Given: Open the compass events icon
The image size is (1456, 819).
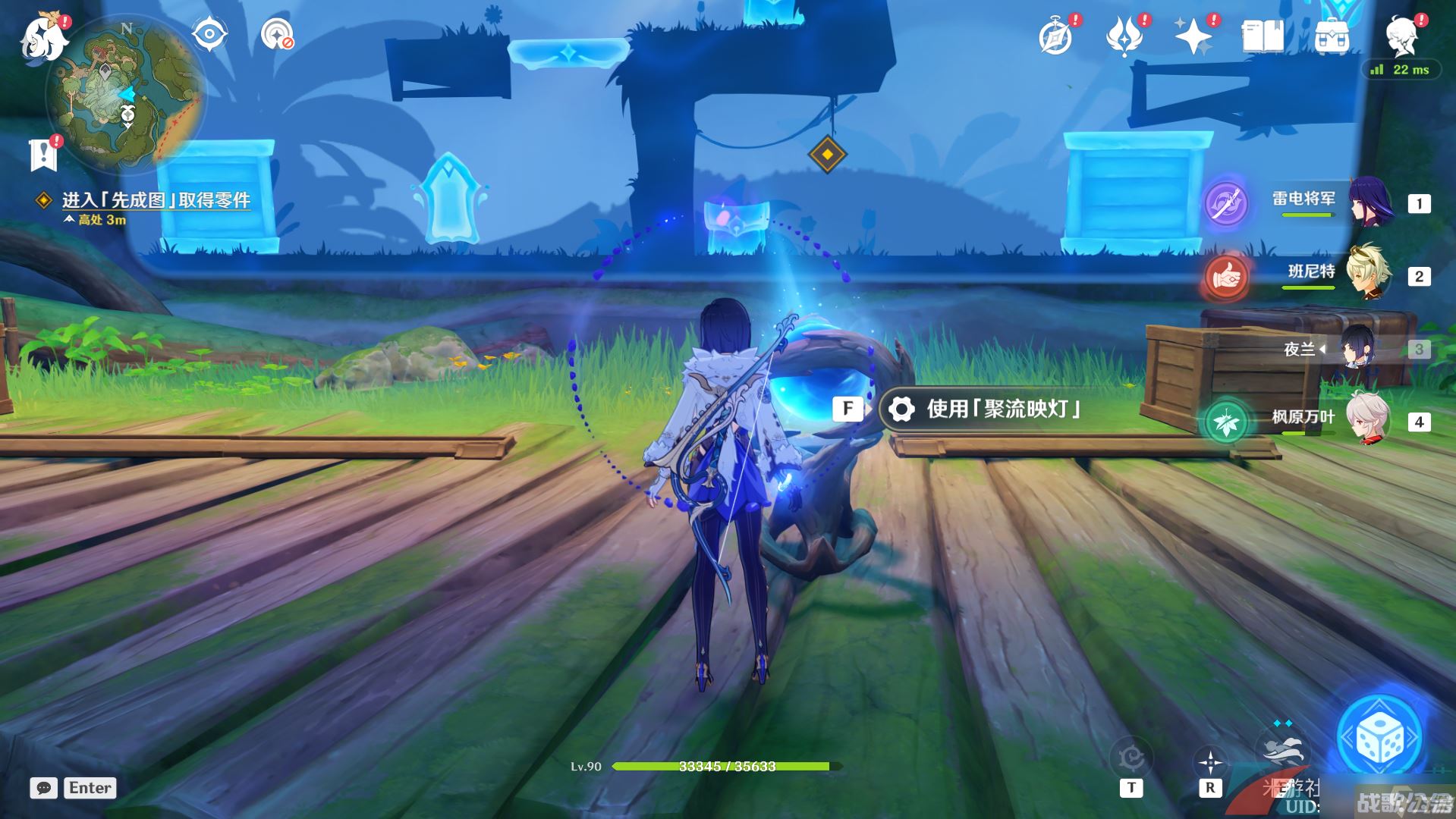Looking at the screenshot, I should coord(1056,36).
